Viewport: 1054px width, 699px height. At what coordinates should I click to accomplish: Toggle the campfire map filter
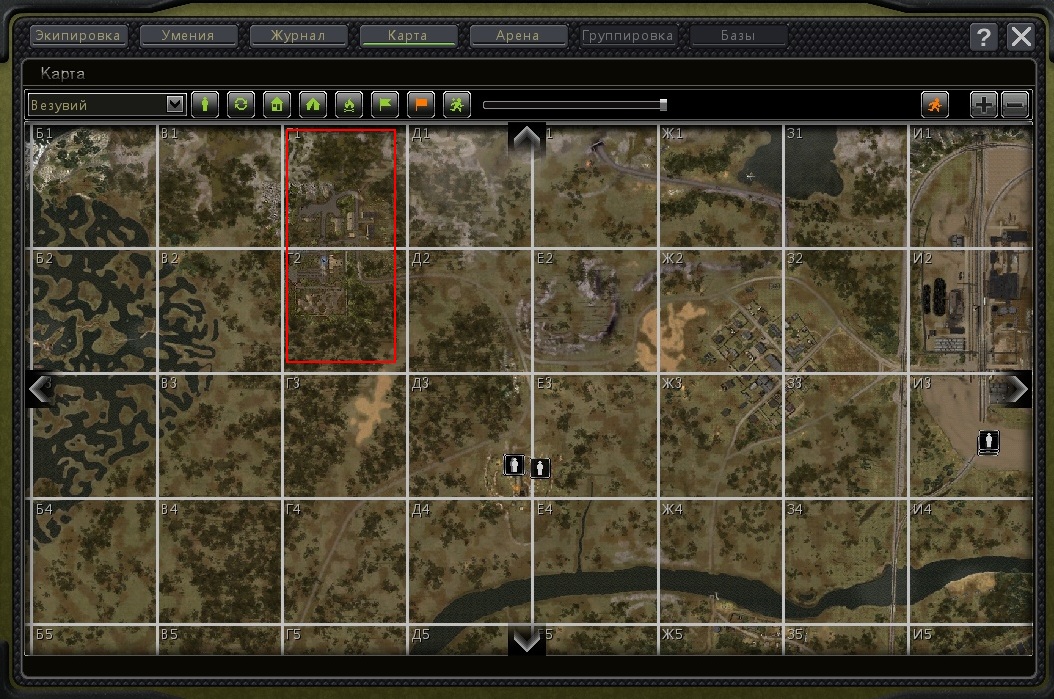point(349,103)
